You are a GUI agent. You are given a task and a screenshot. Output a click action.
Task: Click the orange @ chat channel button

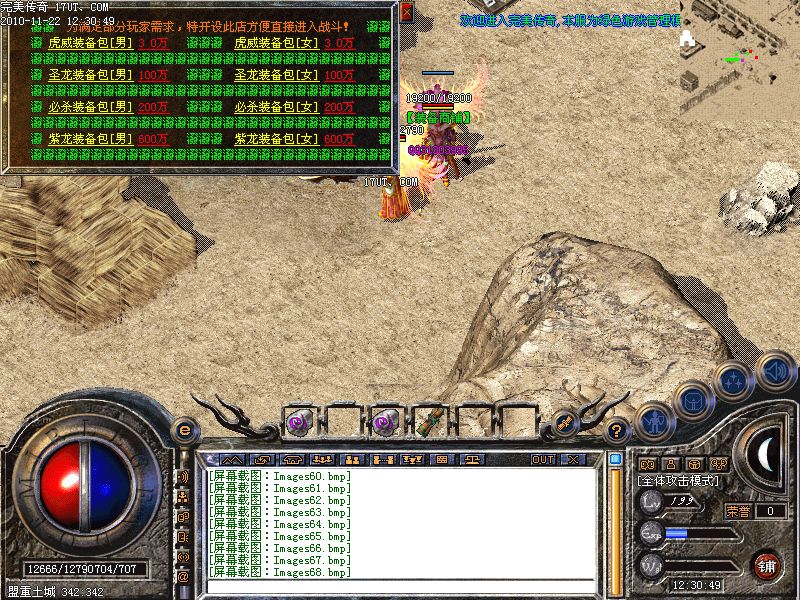point(183,577)
